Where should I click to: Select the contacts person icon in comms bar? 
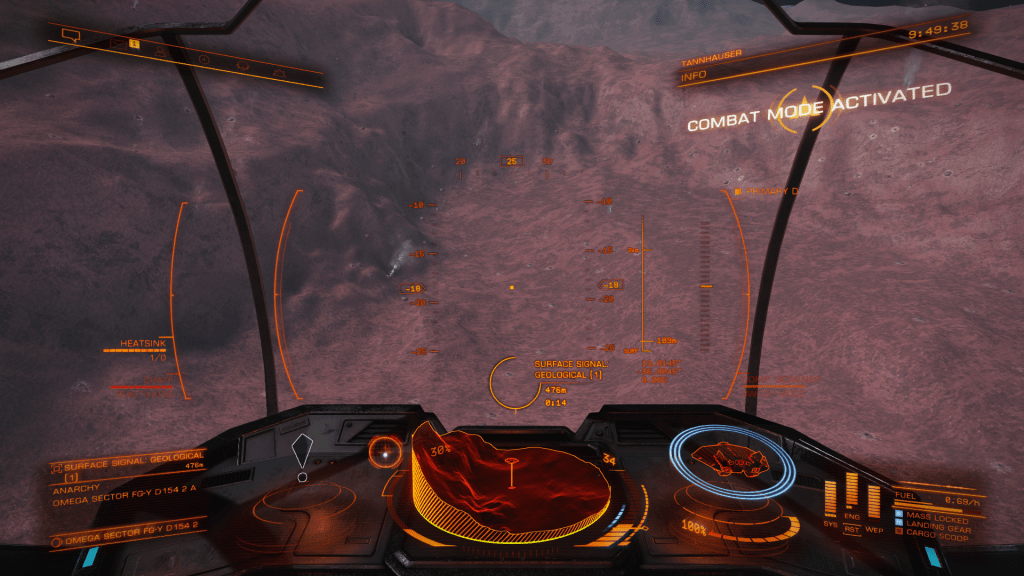click(x=161, y=51)
